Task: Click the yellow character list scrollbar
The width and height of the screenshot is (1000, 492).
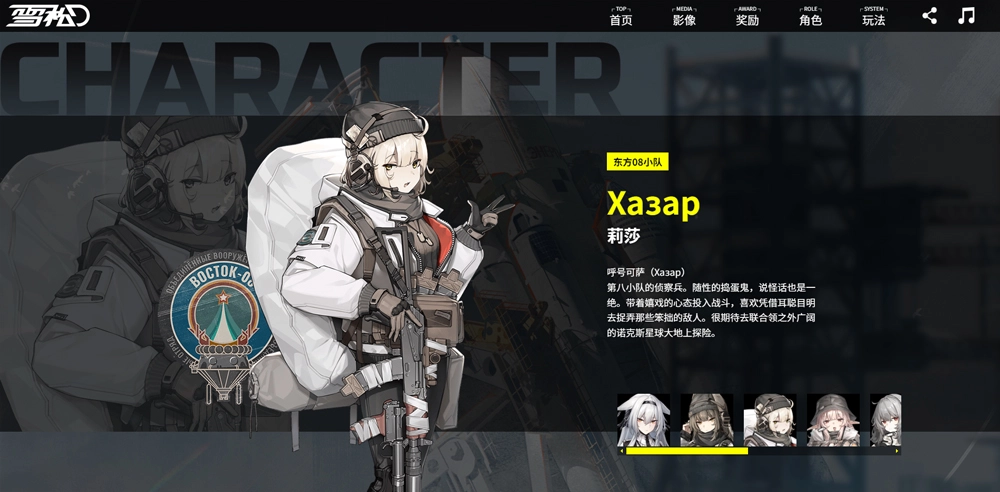Action: (686, 451)
